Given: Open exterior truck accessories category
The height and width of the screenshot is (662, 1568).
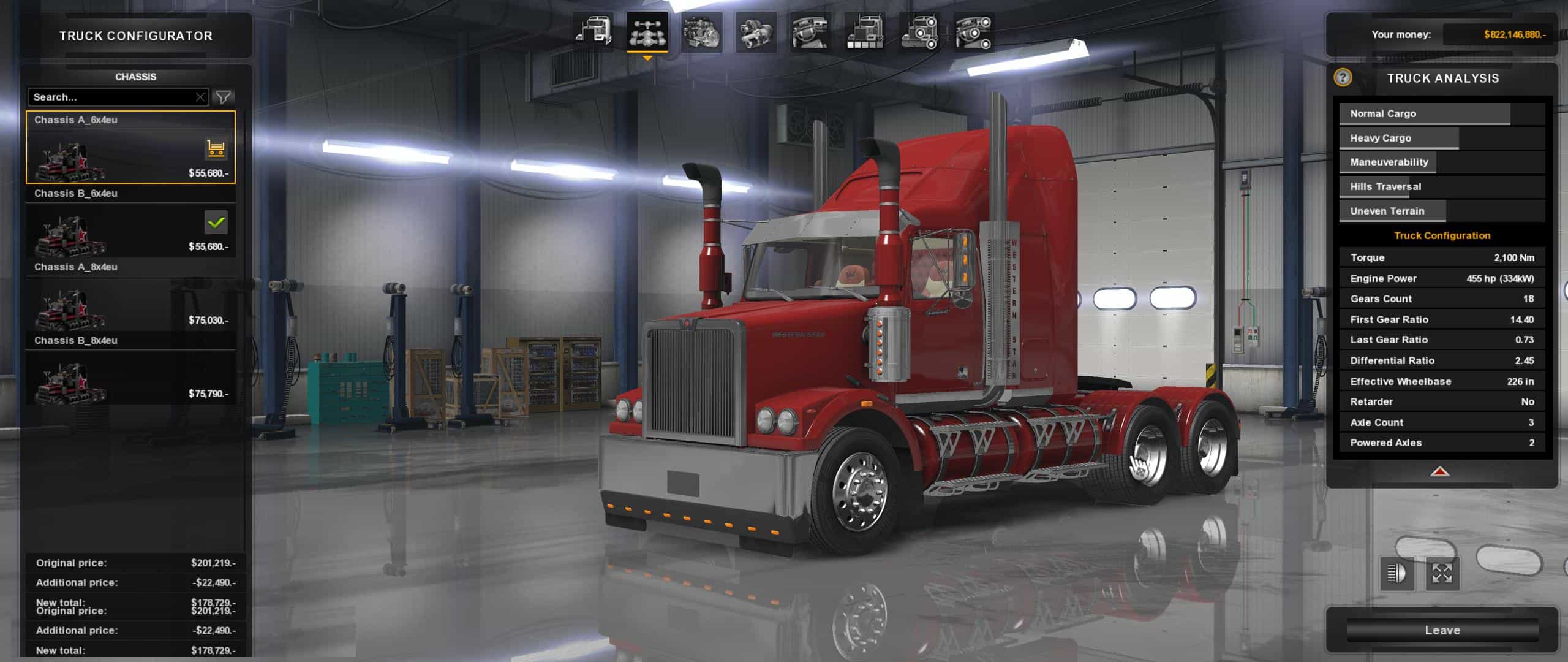Looking at the screenshot, I should [919, 32].
